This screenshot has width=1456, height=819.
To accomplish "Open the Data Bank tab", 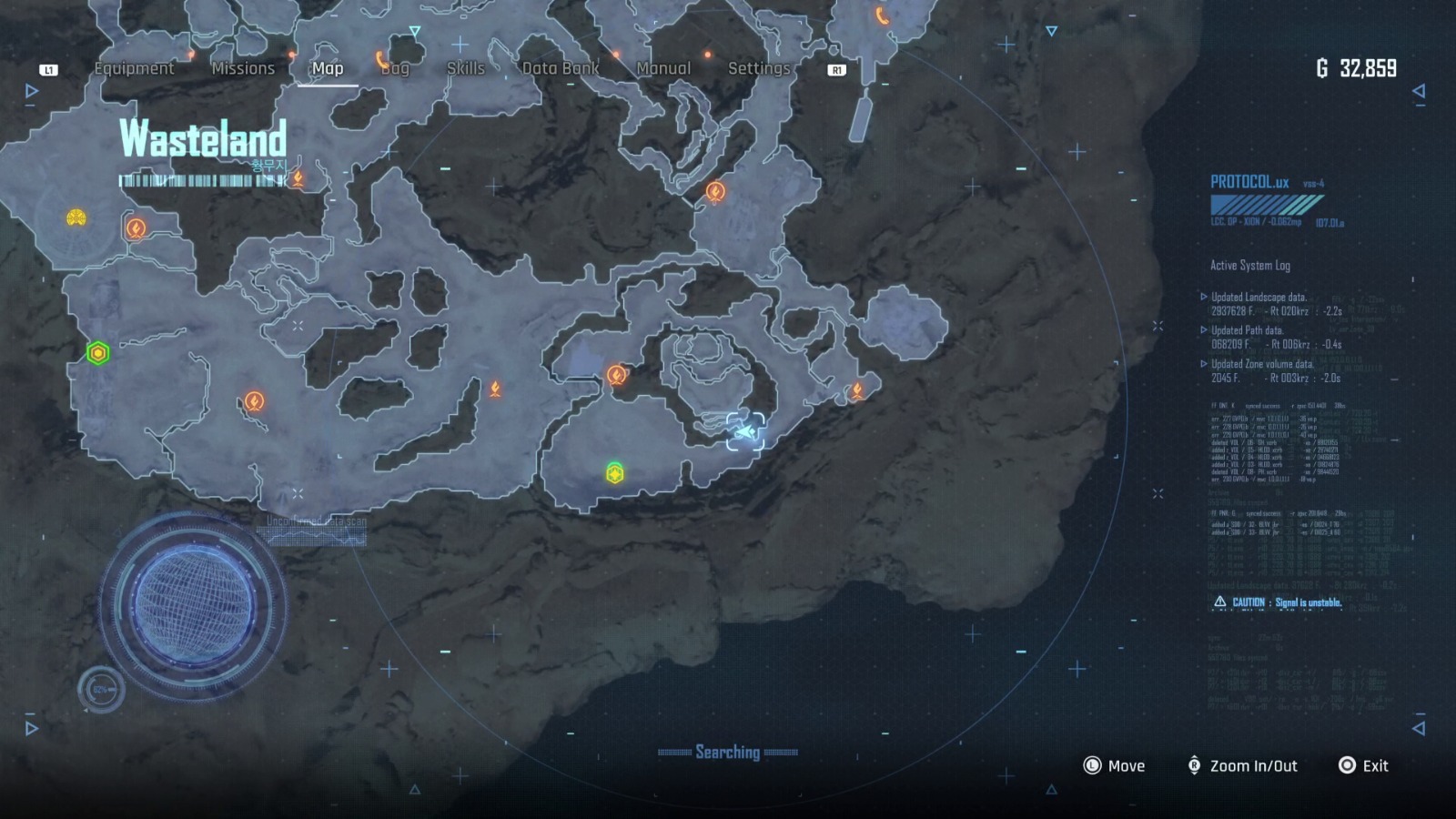I will pos(561,68).
